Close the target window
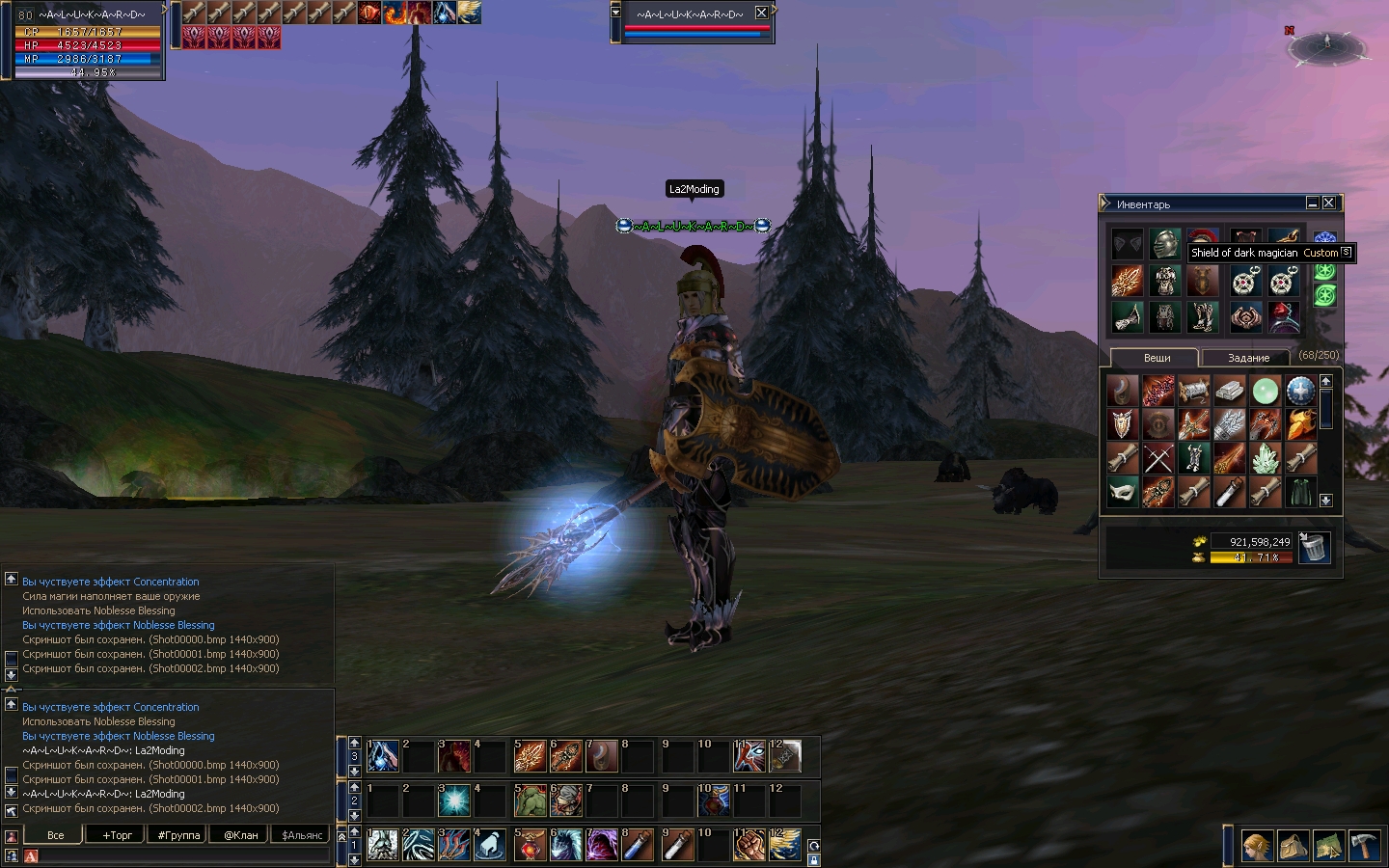Image resolution: width=1389 pixels, height=868 pixels. click(x=761, y=13)
